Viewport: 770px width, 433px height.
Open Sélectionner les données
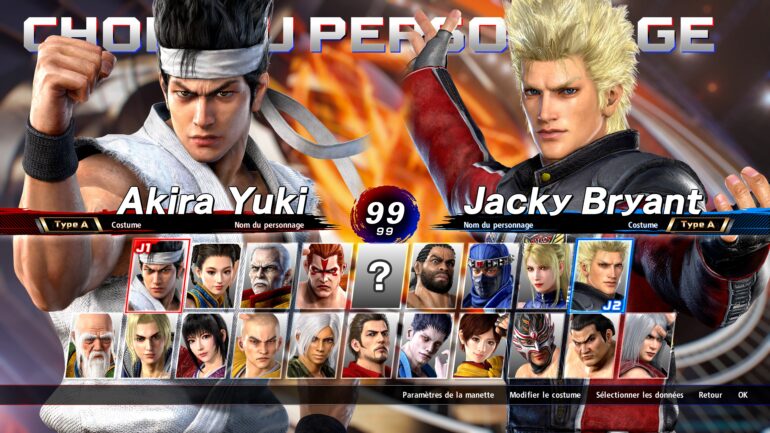click(639, 395)
